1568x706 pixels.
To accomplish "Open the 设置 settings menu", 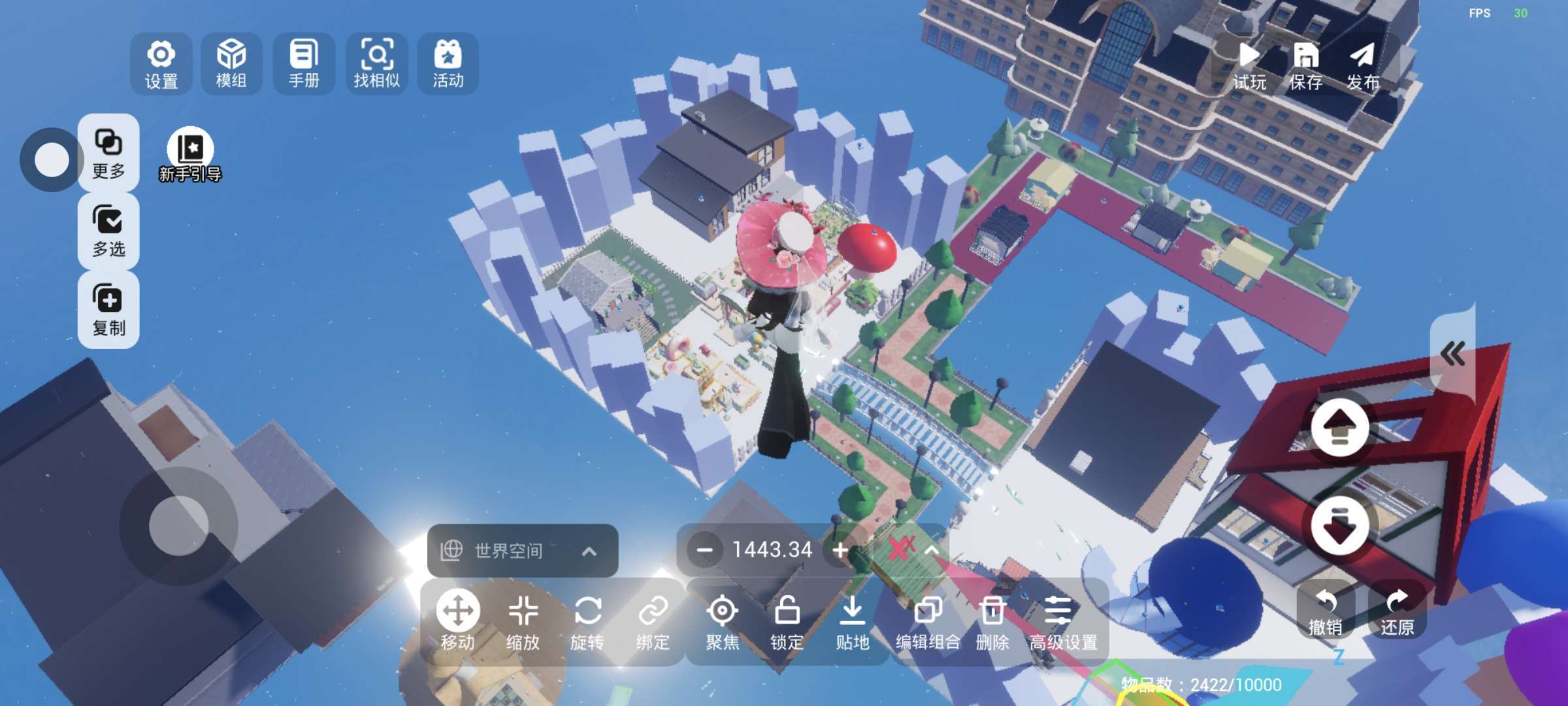I will click(x=161, y=63).
